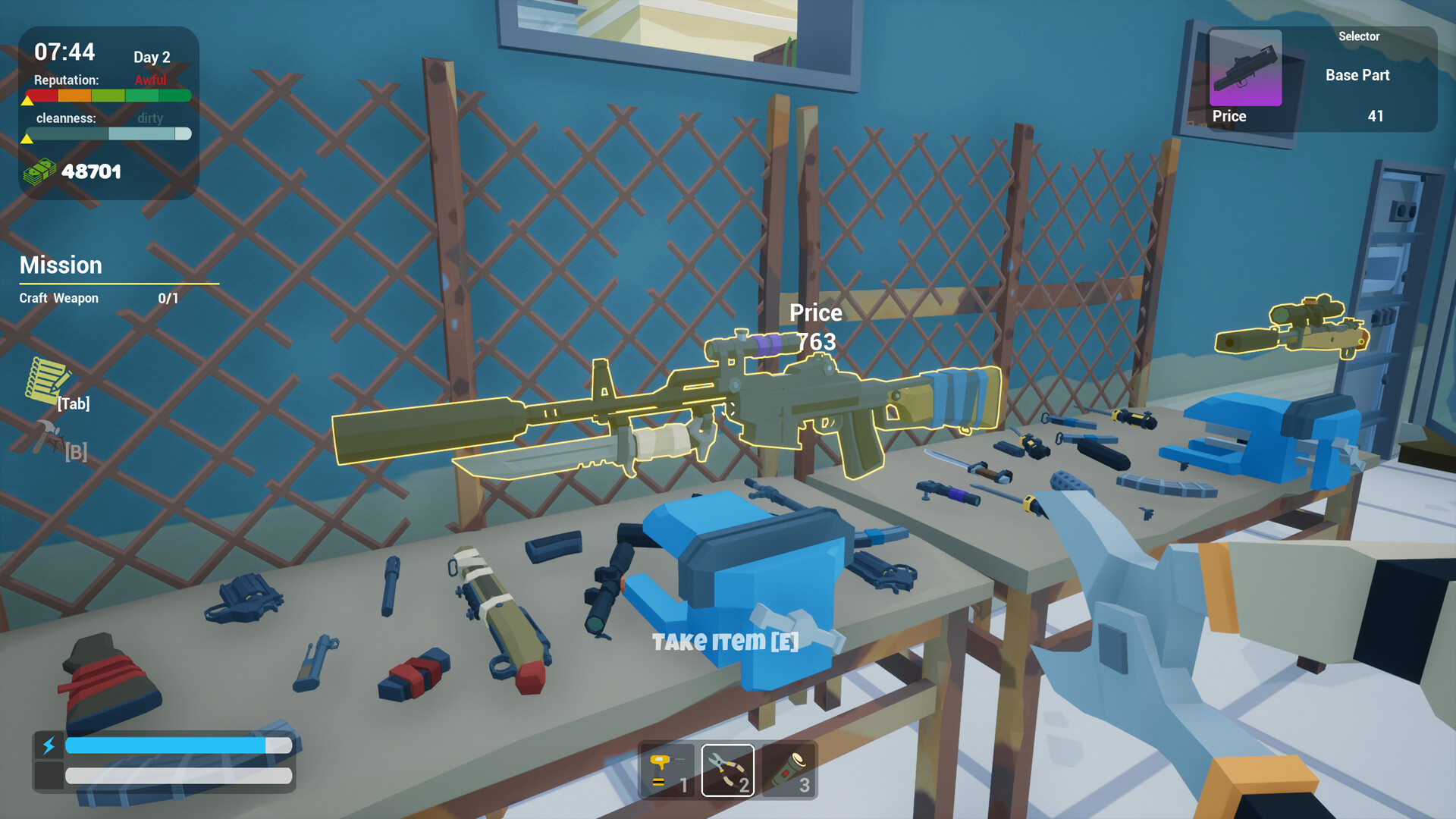Click the Price 763 label above the rifle

click(x=815, y=326)
